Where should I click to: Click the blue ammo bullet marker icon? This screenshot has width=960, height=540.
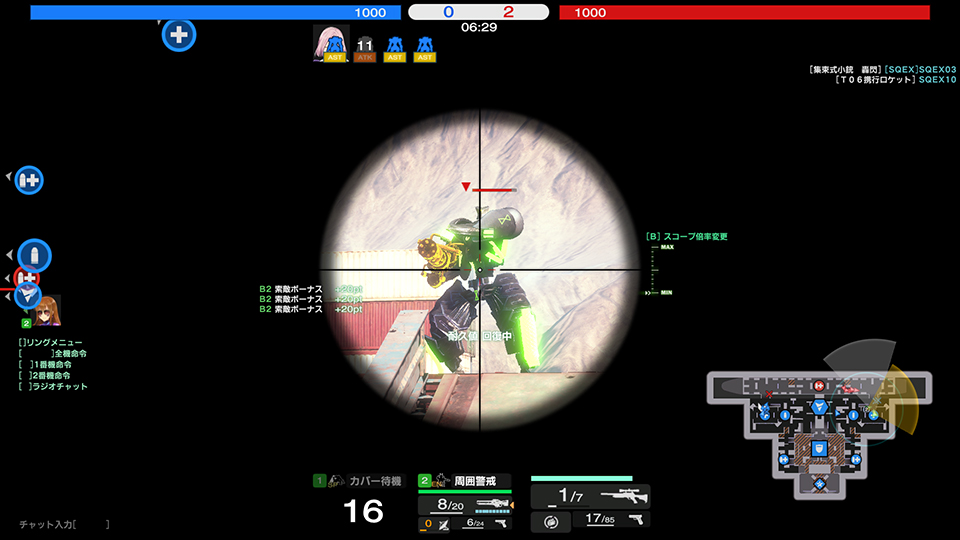coord(34,255)
